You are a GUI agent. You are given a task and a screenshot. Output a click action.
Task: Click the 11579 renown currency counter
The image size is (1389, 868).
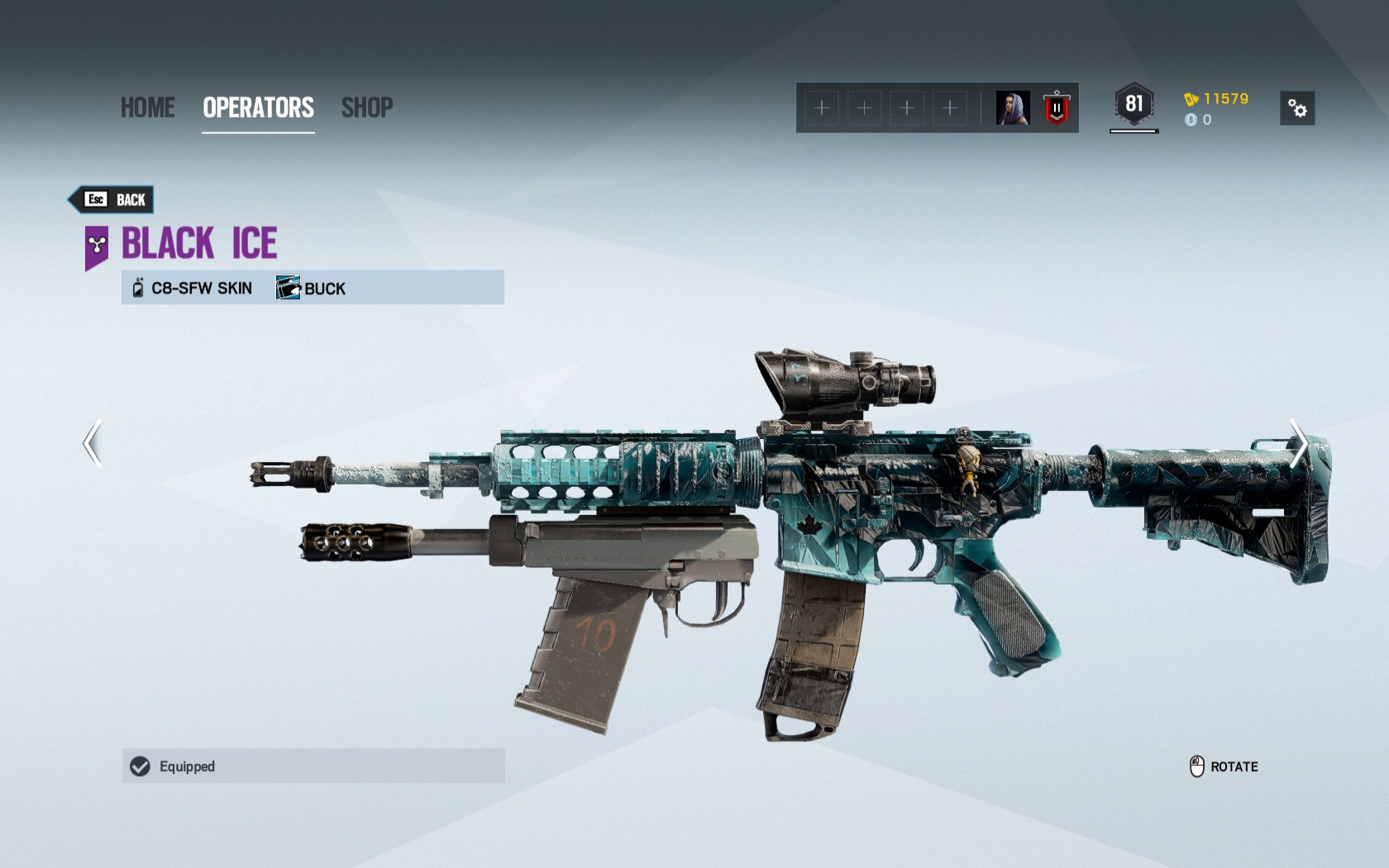point(1216,99)
